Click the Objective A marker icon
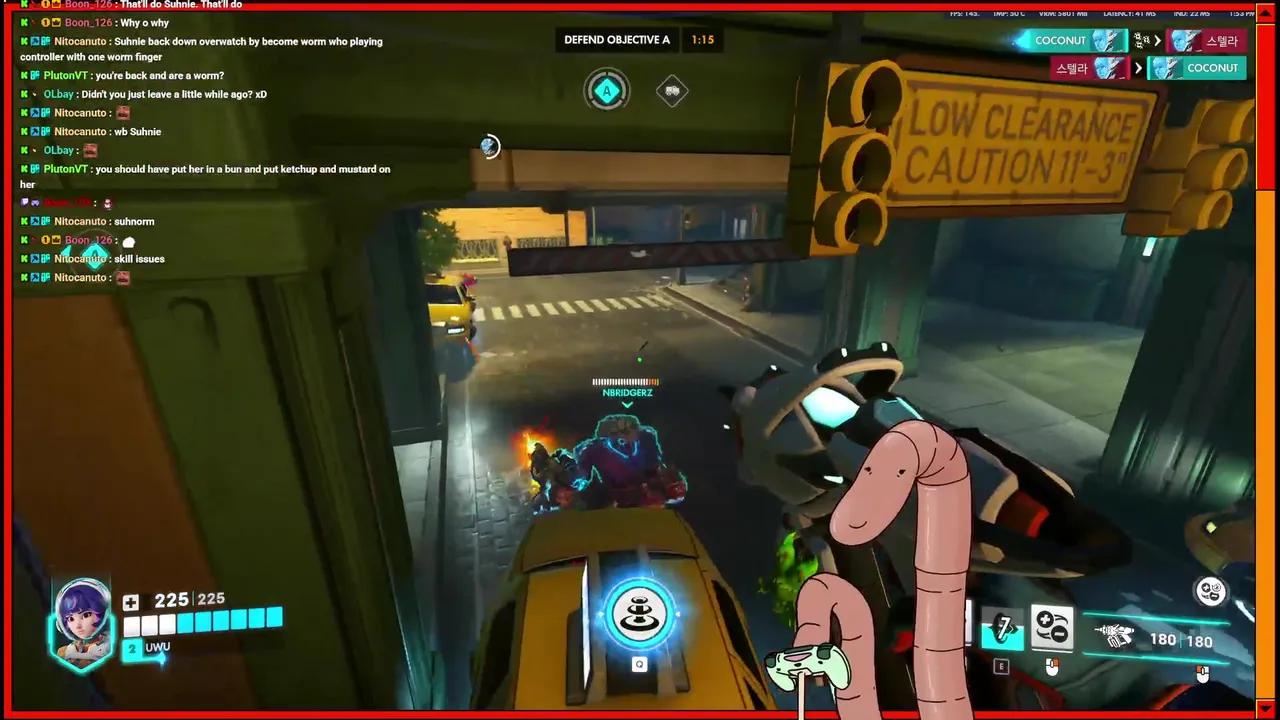The height and width of the screenshot is (720, 1280). [607, 91]
